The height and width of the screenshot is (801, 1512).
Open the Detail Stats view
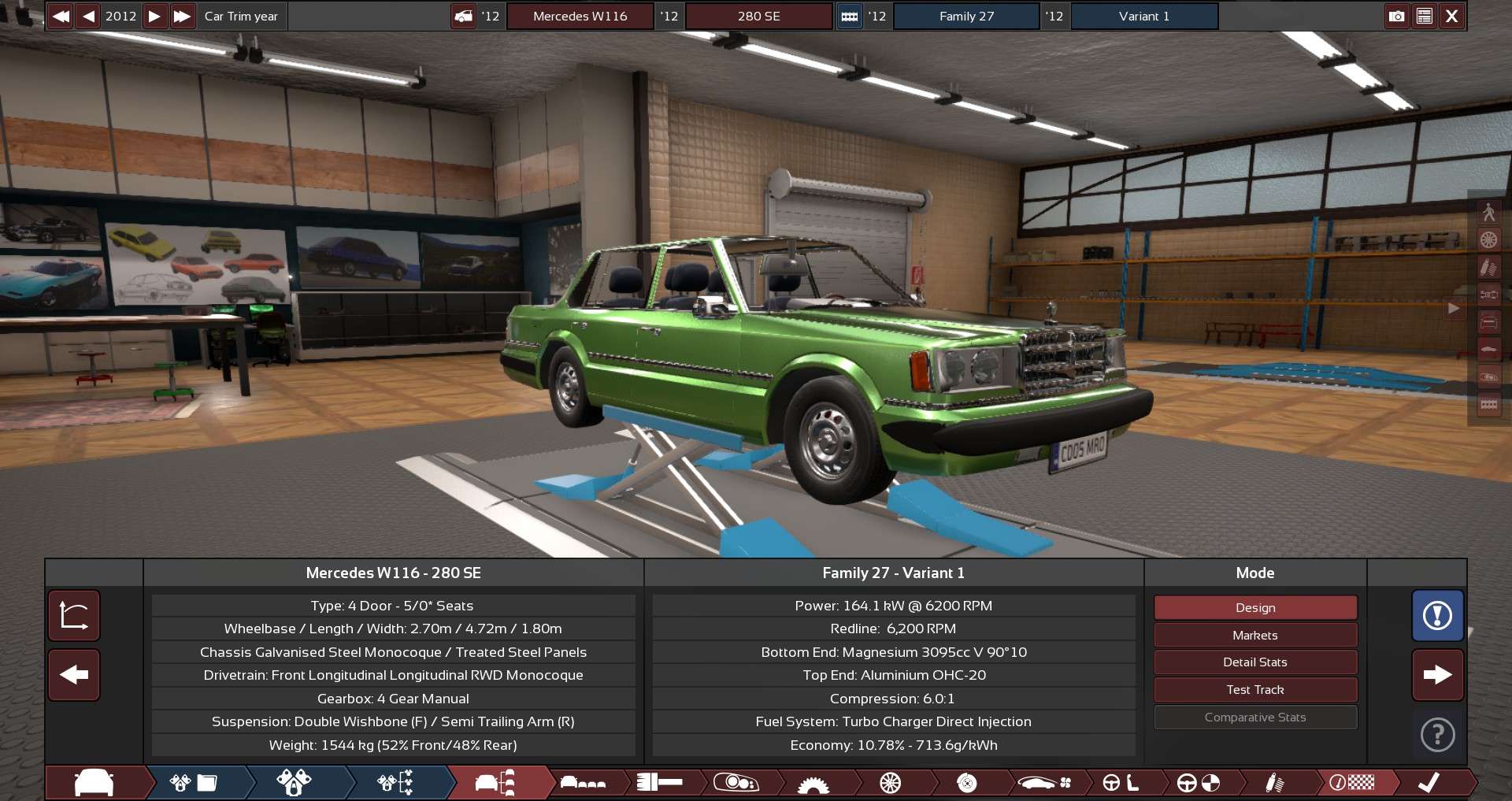(1254, 662)
